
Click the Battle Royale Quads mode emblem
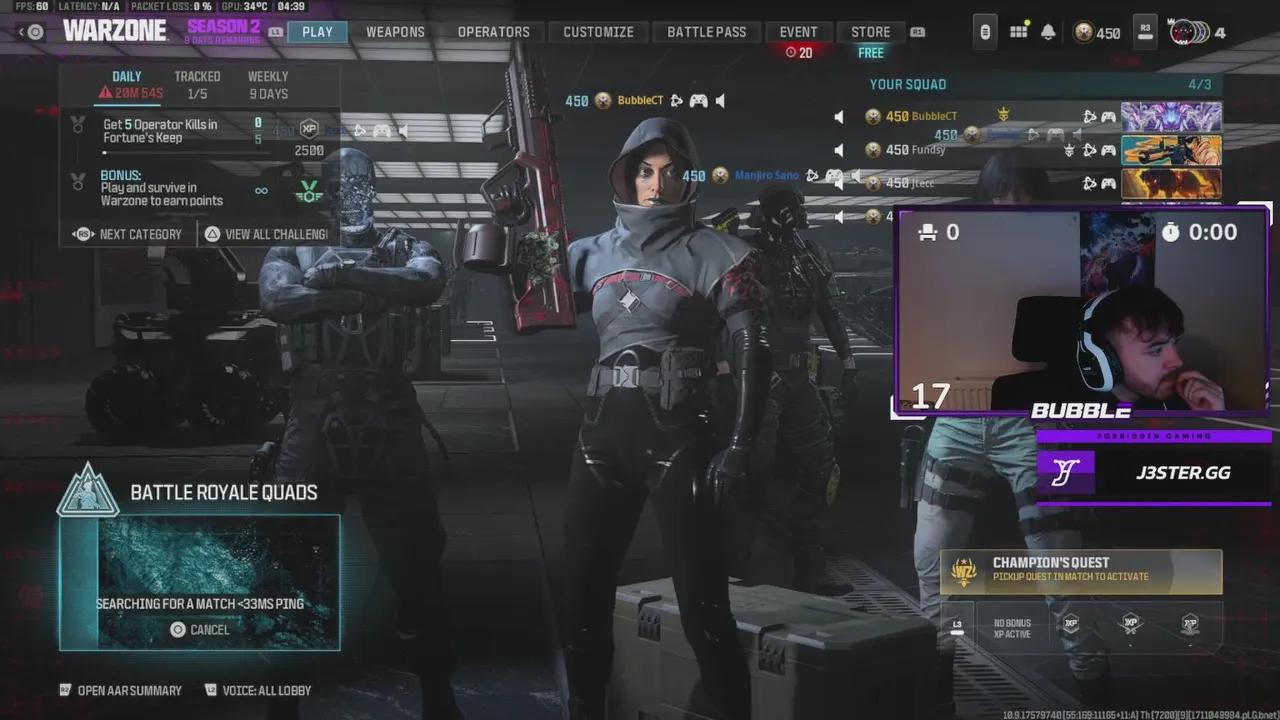pyautogui.click(x=88, y=492)
